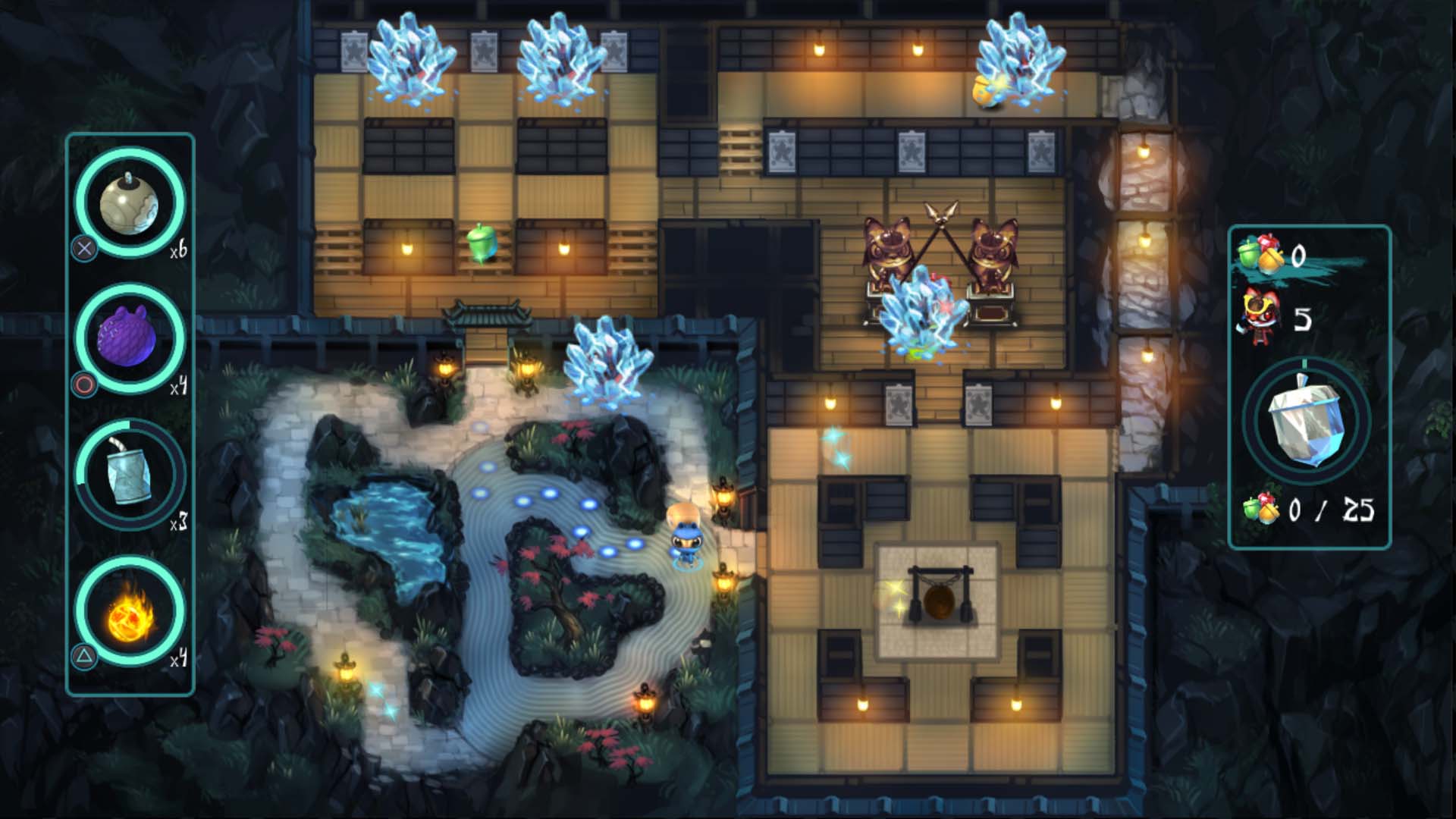
Task: Activate the ice drink cup item
Action: [x=130, y=474]
